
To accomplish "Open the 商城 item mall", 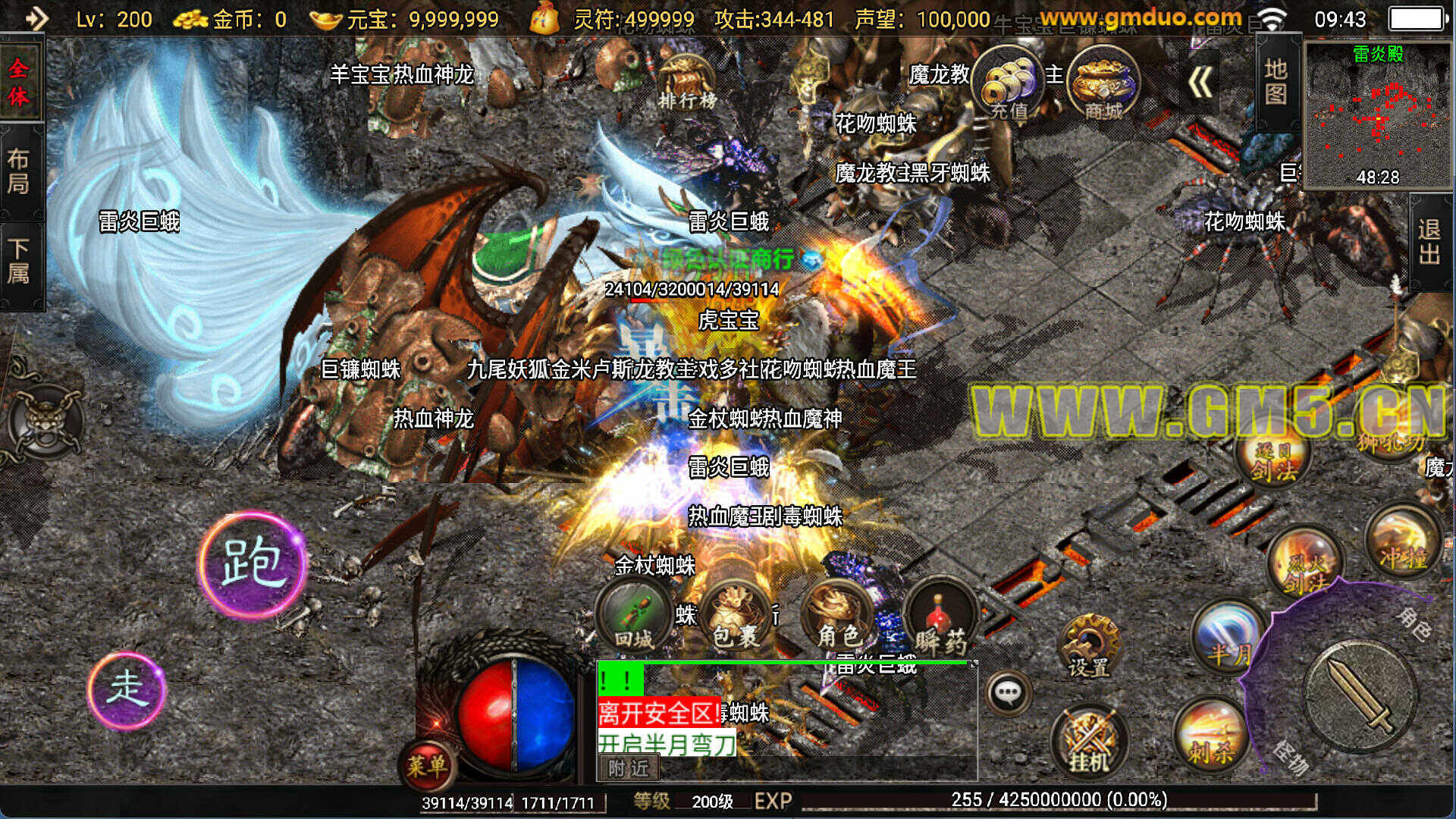I will tap(1103, 82).
